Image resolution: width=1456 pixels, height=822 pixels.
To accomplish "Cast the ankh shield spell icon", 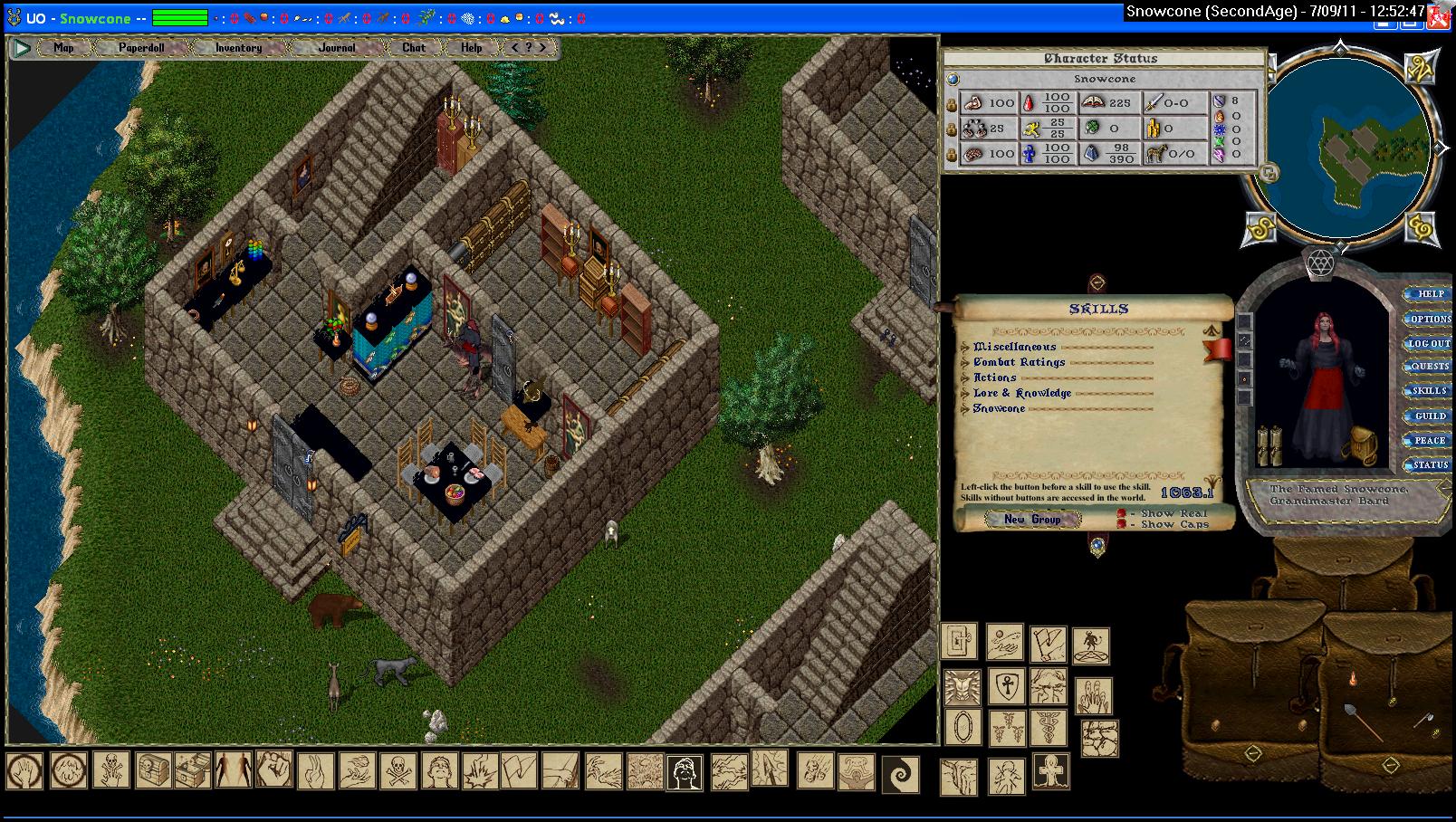I will pyautogui.click(x=1004, y=686).
